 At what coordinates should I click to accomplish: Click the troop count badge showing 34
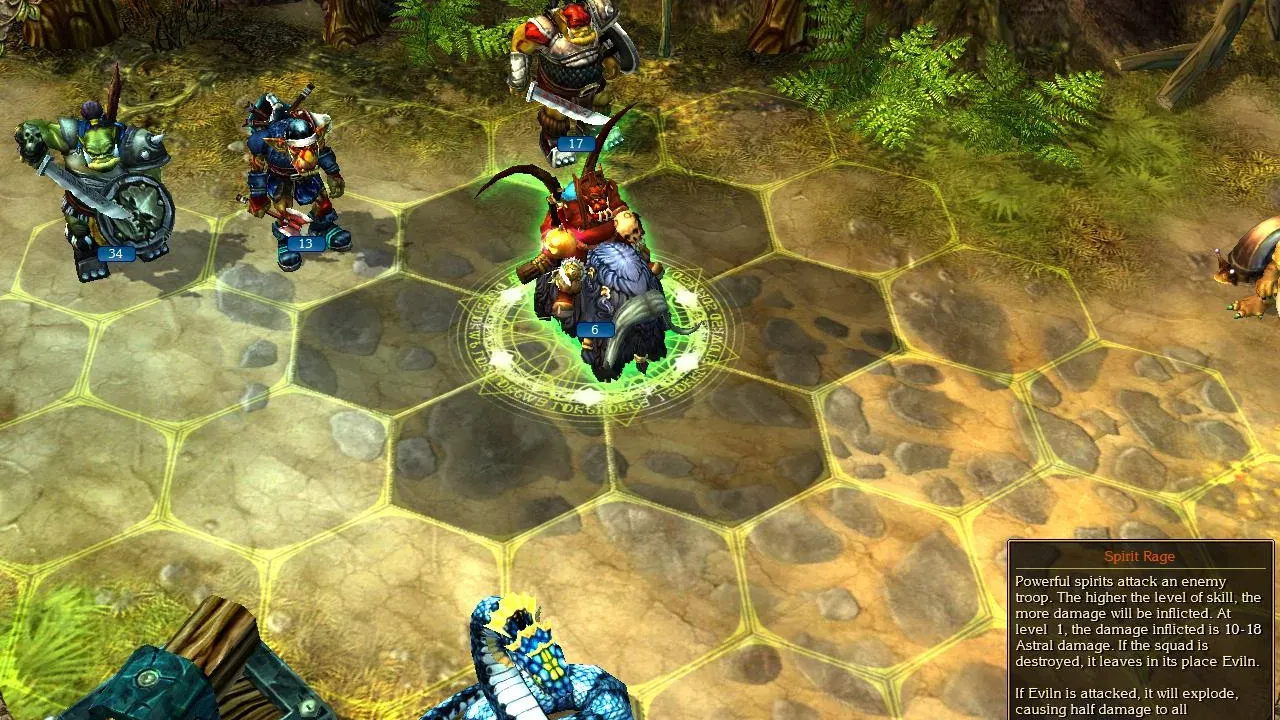pyautogui.click(x=114, y=253)
